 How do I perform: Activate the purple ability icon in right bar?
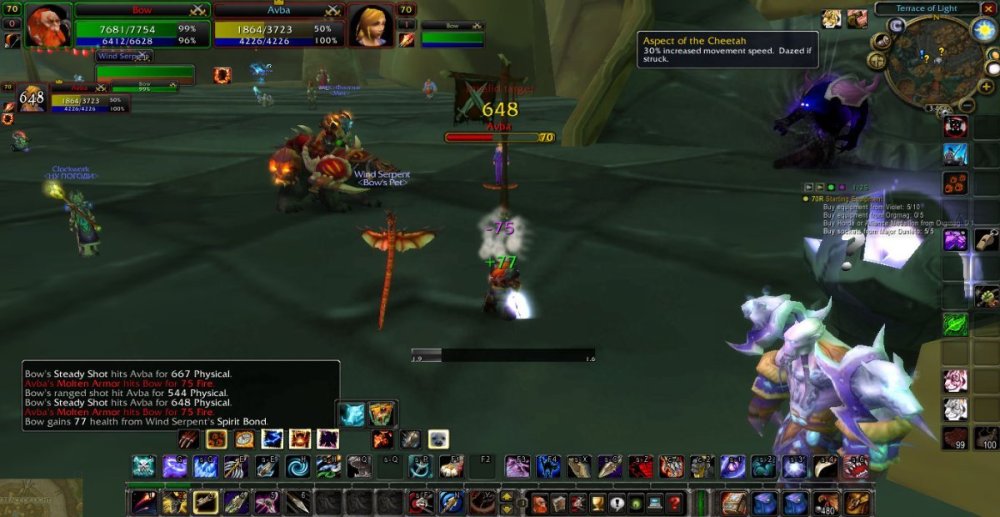pos(956,240)
